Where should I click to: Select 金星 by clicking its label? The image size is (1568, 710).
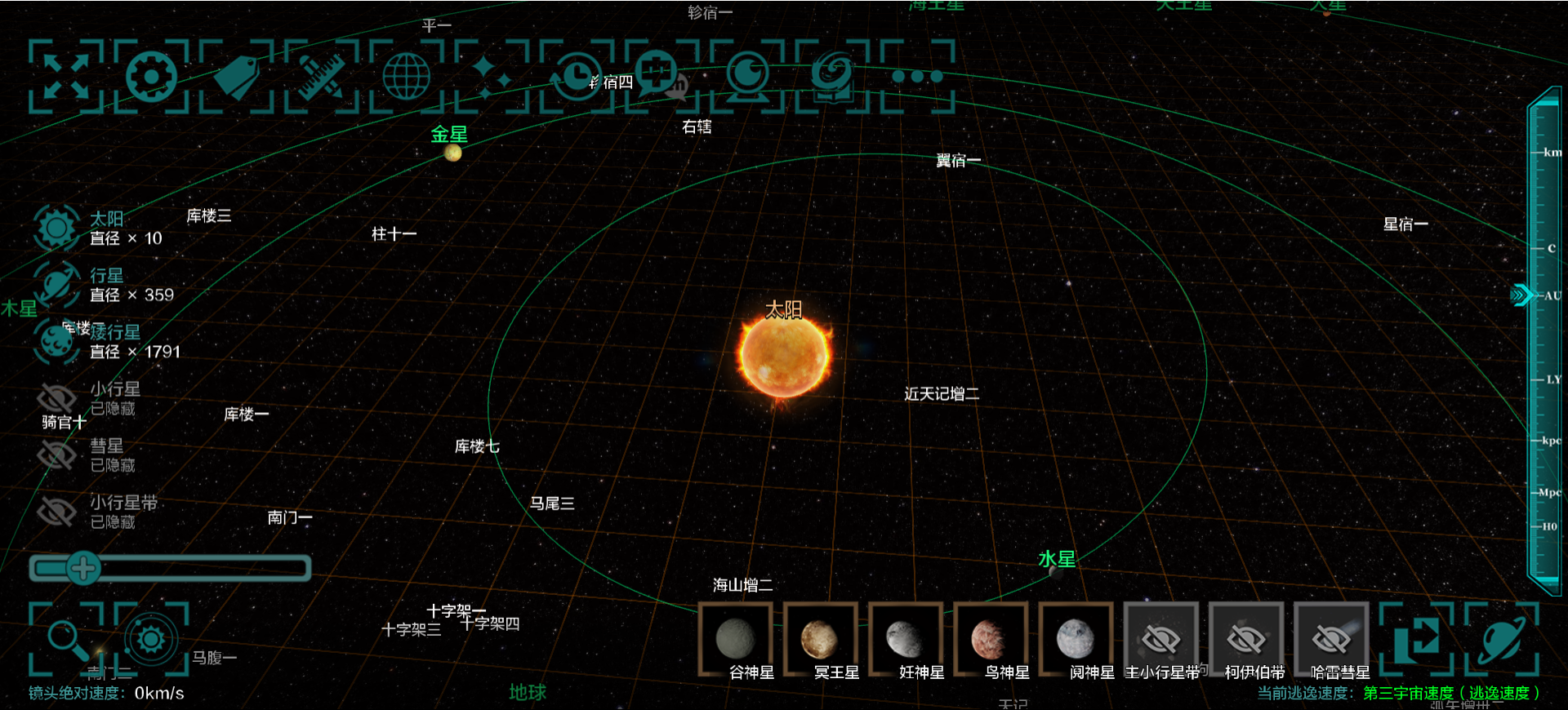450,135
